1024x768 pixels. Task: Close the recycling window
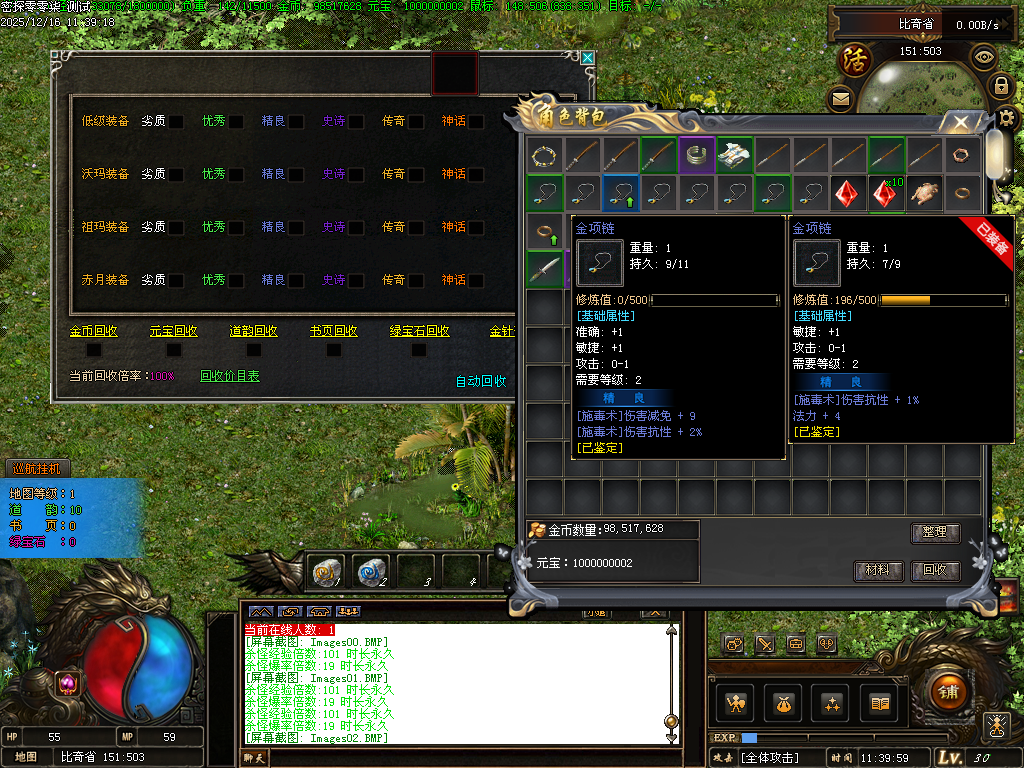coord(588,59)
